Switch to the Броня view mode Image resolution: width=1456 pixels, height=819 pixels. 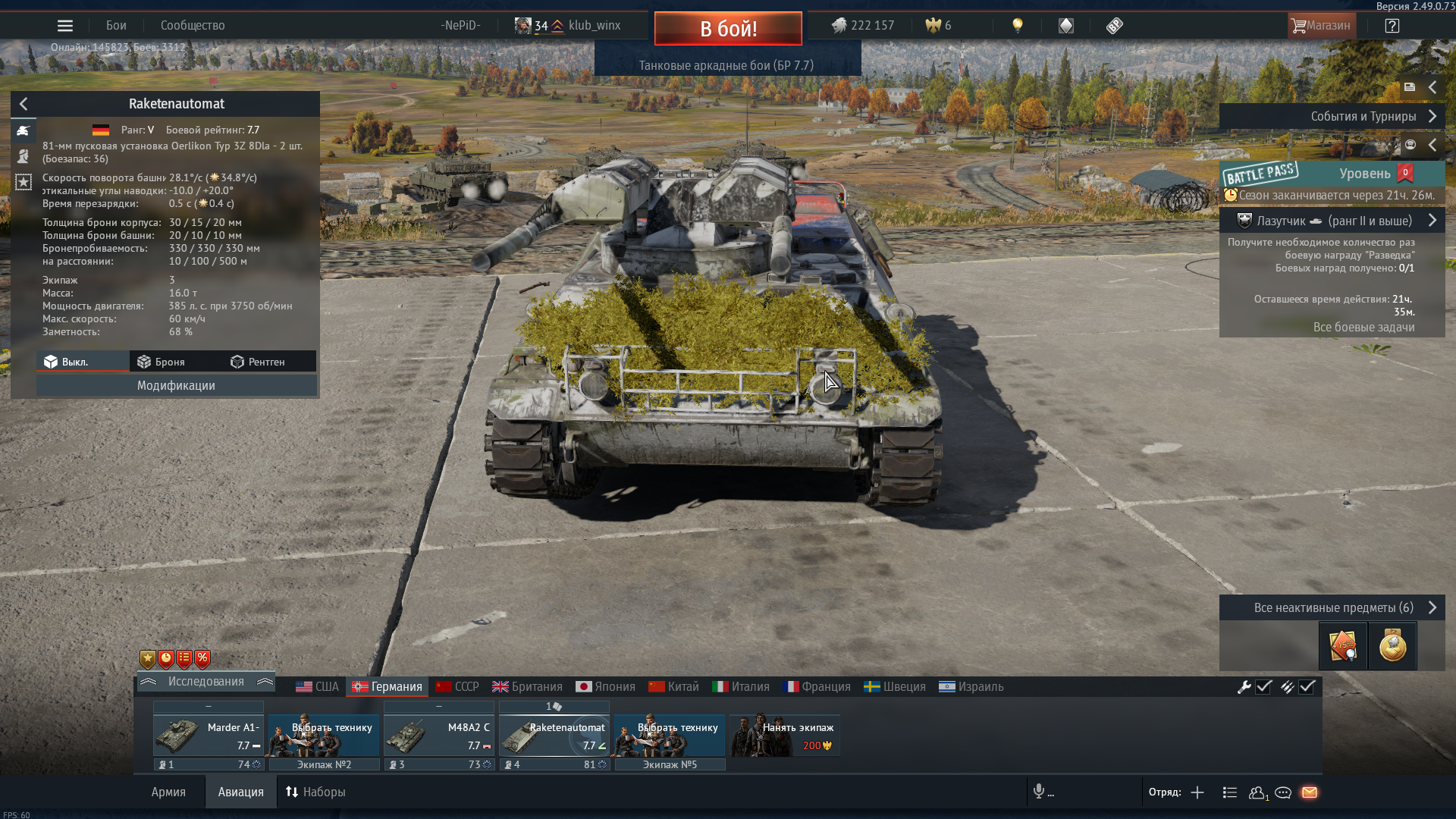point(162,362)
